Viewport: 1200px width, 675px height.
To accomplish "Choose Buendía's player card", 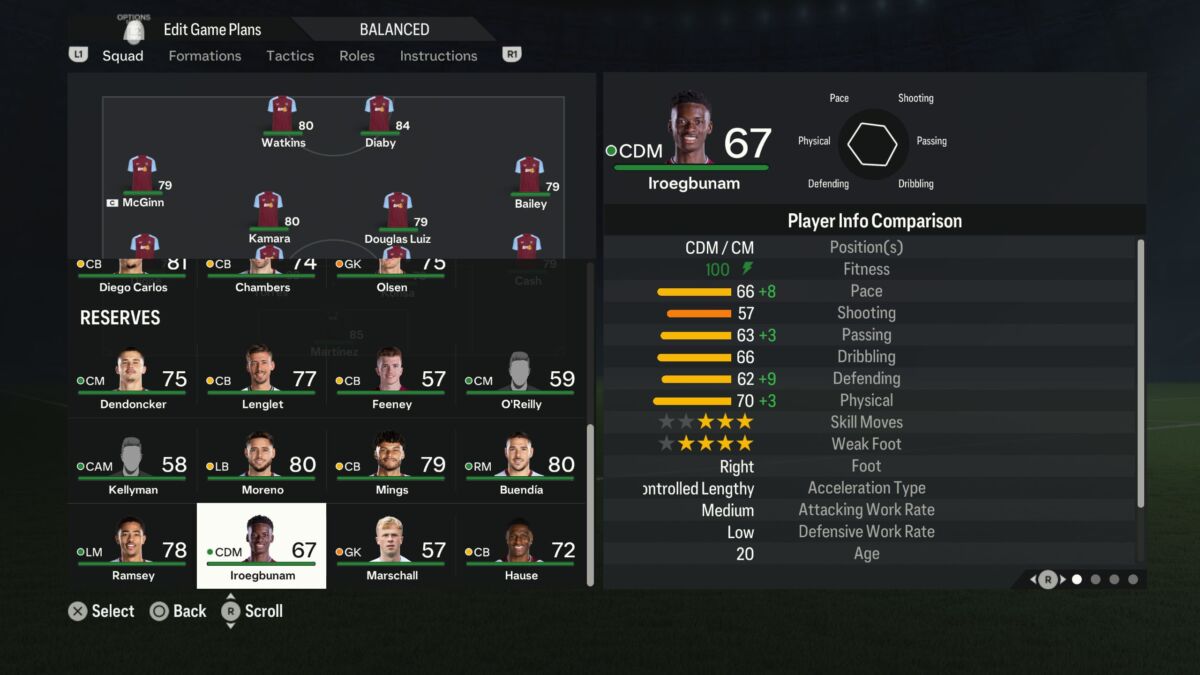I will pos(520,466).
